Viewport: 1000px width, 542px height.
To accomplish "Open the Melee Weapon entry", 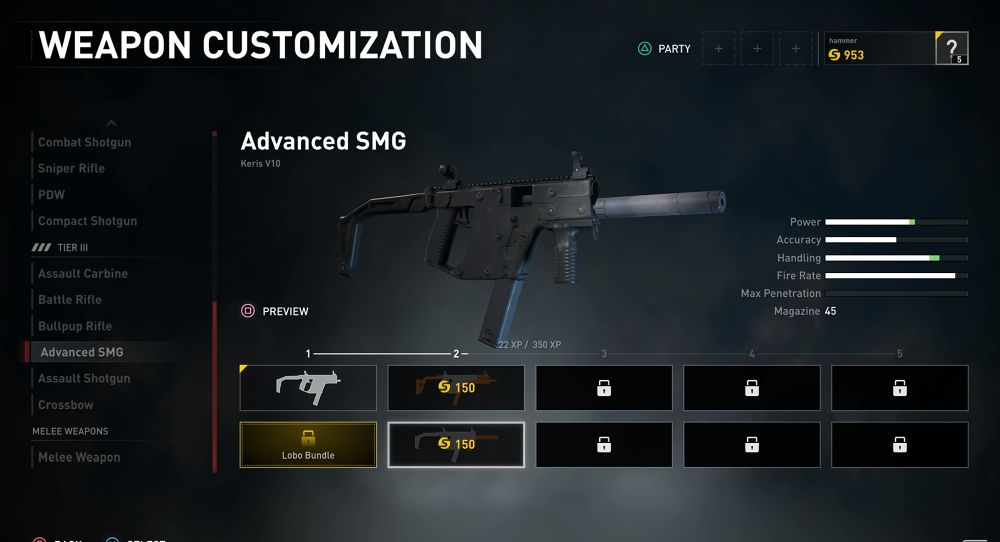I will click(79, 457).
